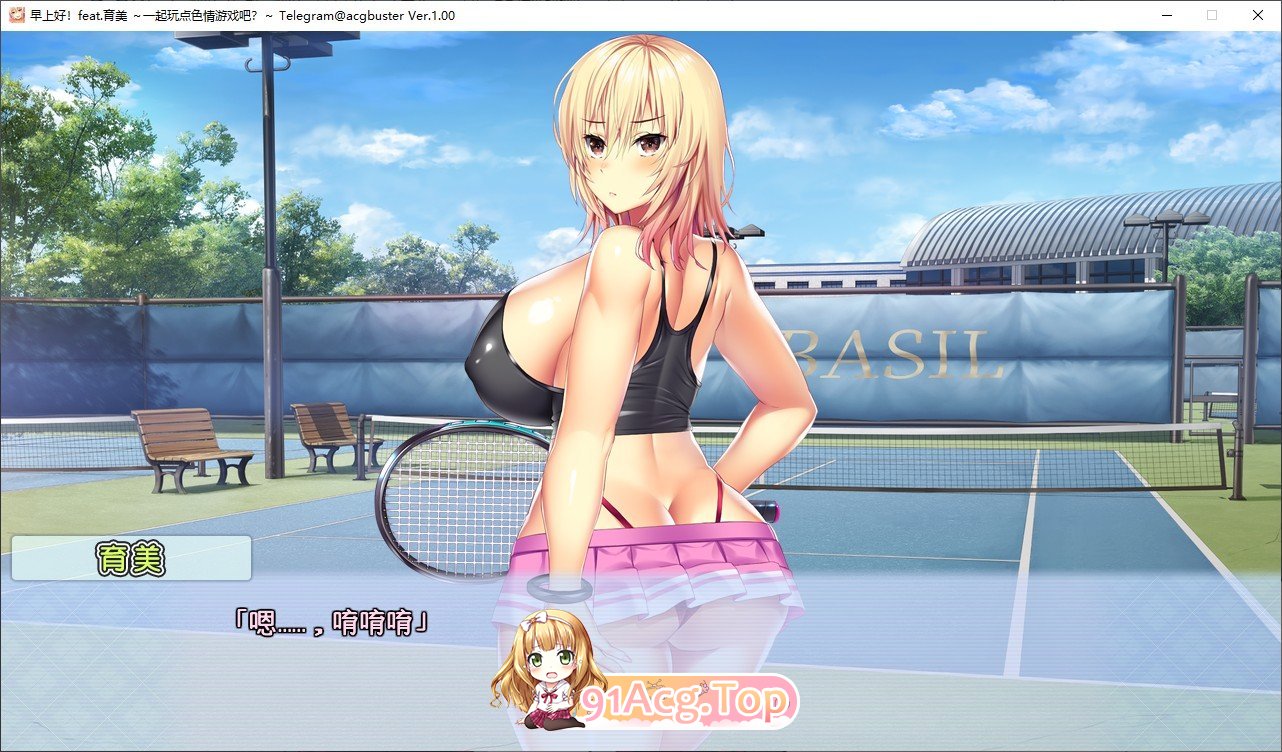
Task: Minimize the game window
Action: (x=1166, y=15)
